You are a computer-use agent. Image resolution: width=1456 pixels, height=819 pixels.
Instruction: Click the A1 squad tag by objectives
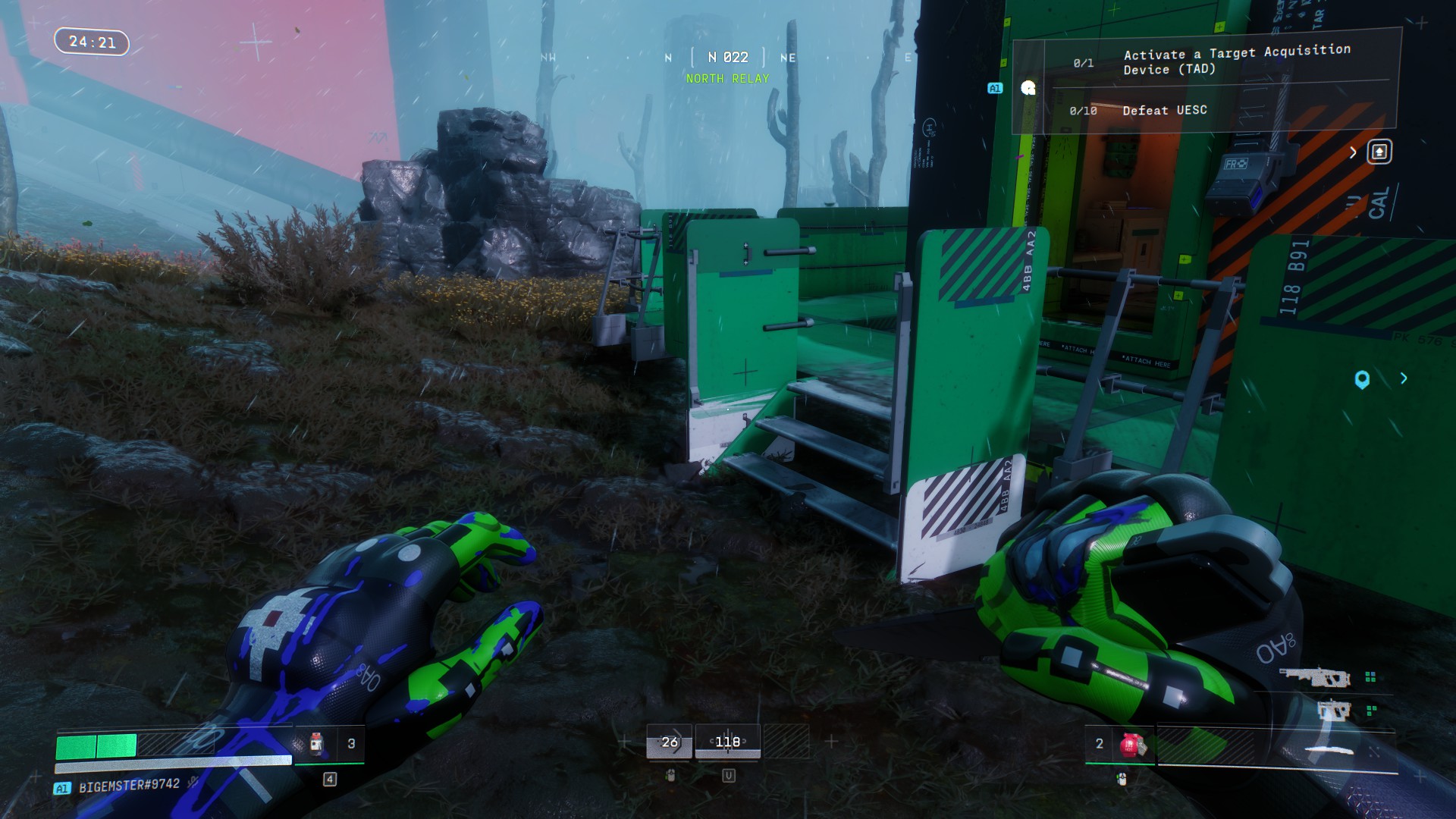995,89
